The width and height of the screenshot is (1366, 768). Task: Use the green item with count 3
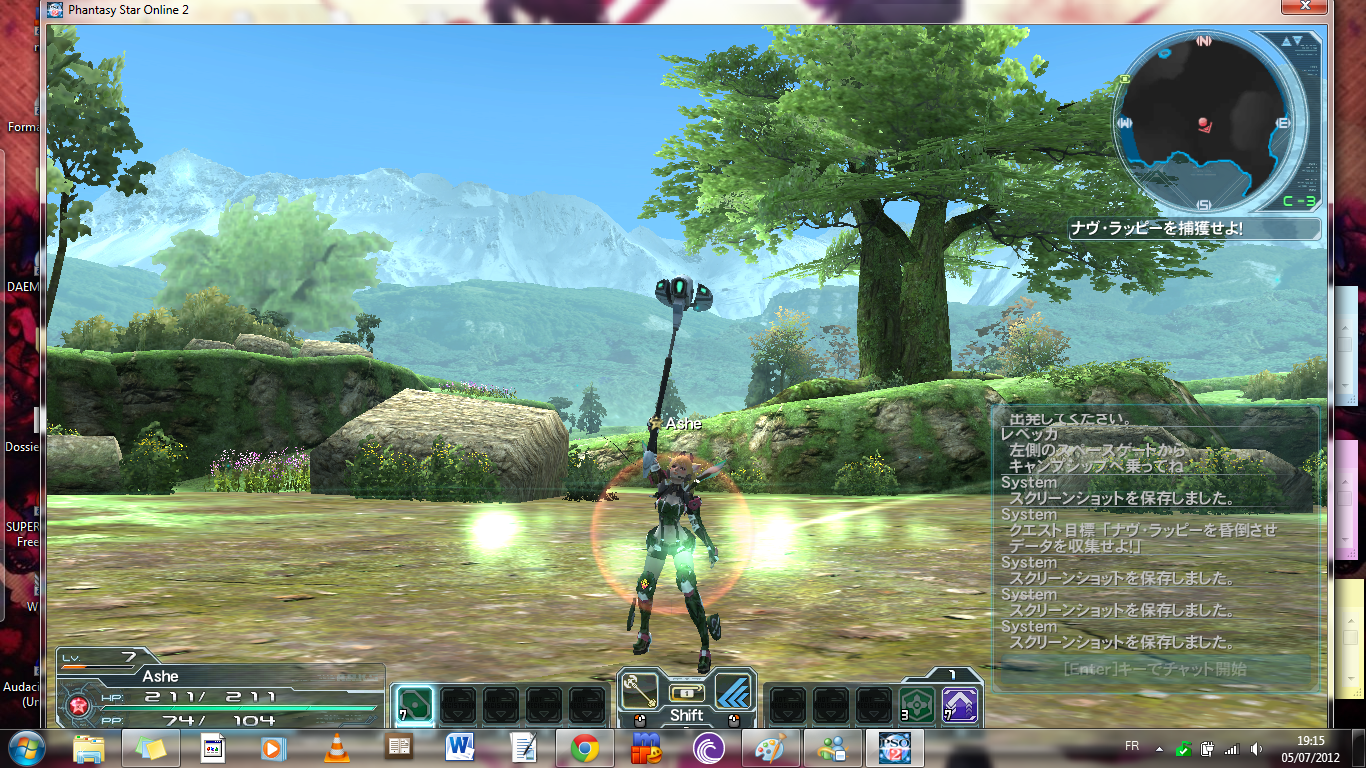[917, 705]
